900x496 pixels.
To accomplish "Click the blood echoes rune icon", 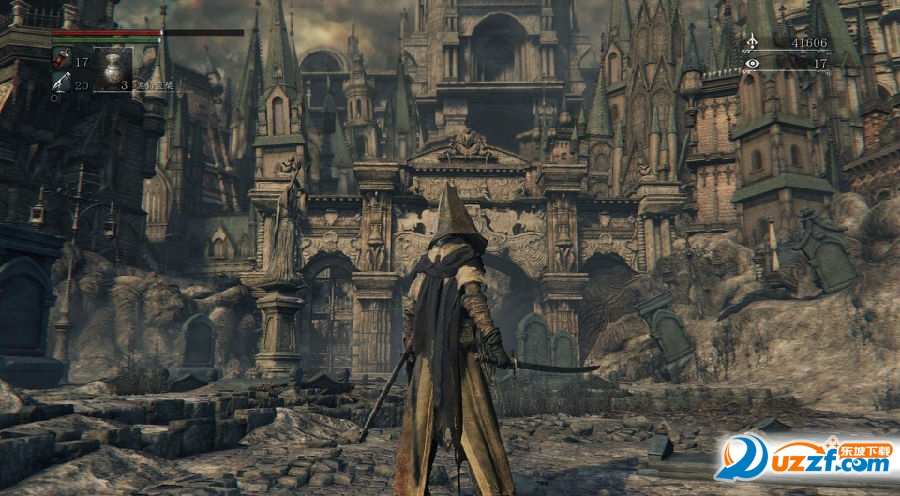I will pyautogui.click(x=752, y=43).
